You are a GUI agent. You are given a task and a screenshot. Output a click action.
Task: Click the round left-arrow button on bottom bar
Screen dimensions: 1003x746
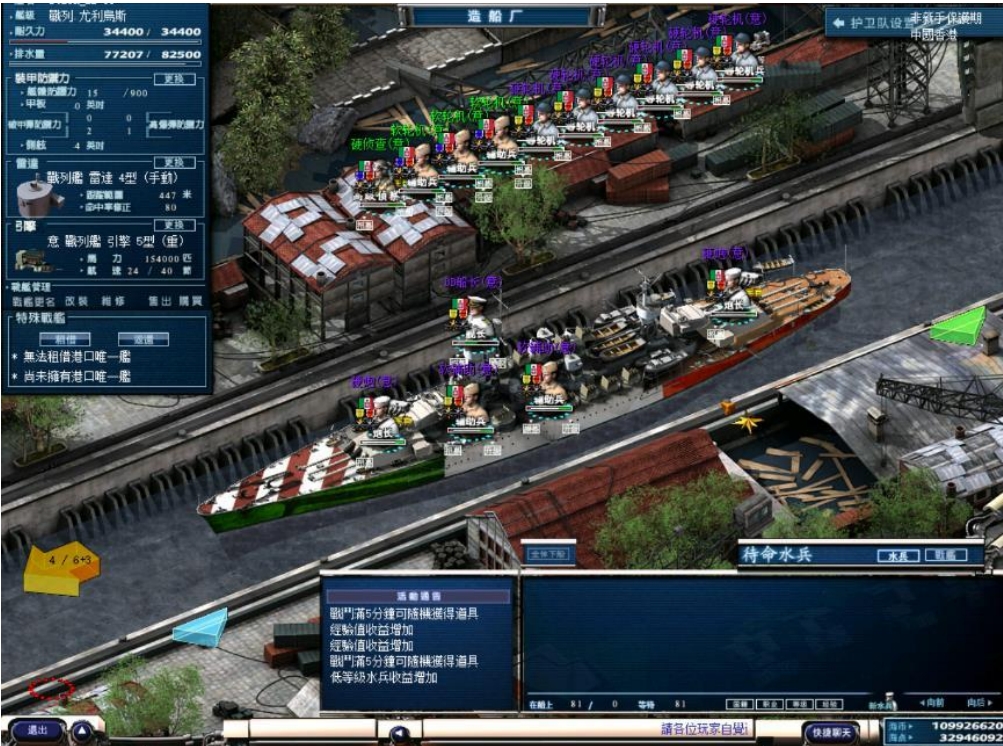tap(400, 733)
